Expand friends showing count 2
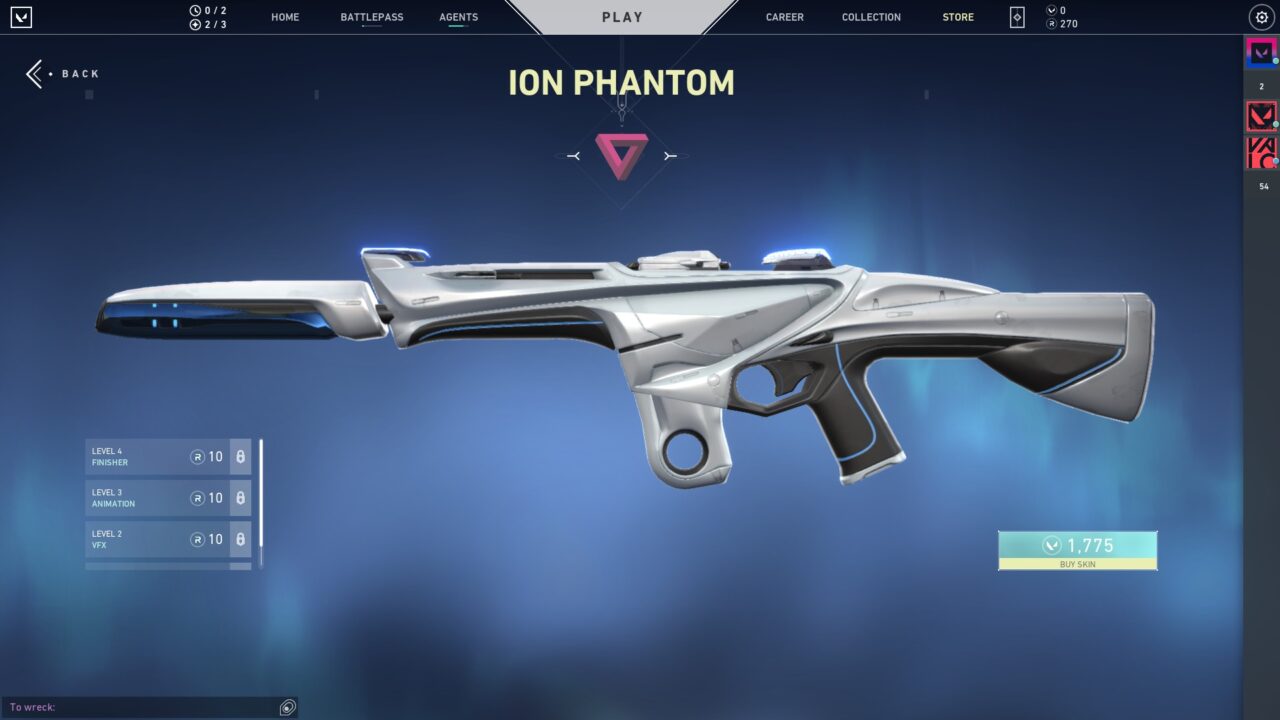 [x=1261, y=87]
